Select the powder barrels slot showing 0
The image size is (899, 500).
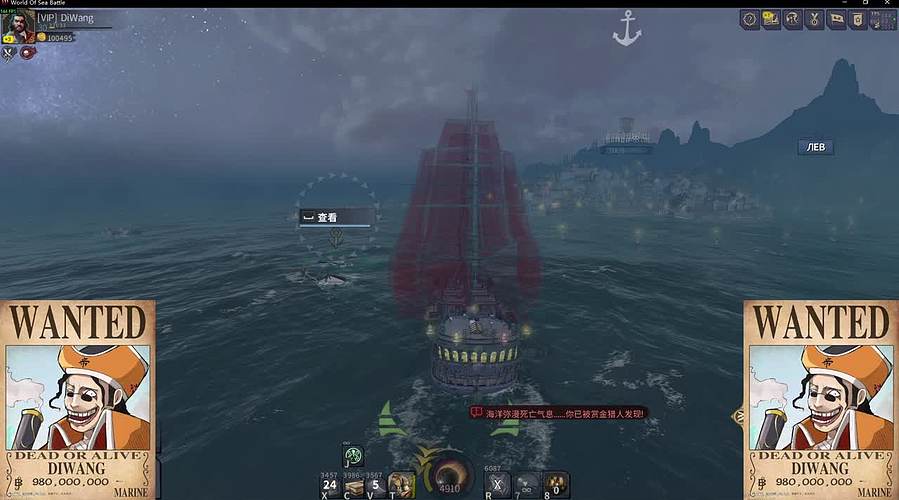[x=556, y=485]
